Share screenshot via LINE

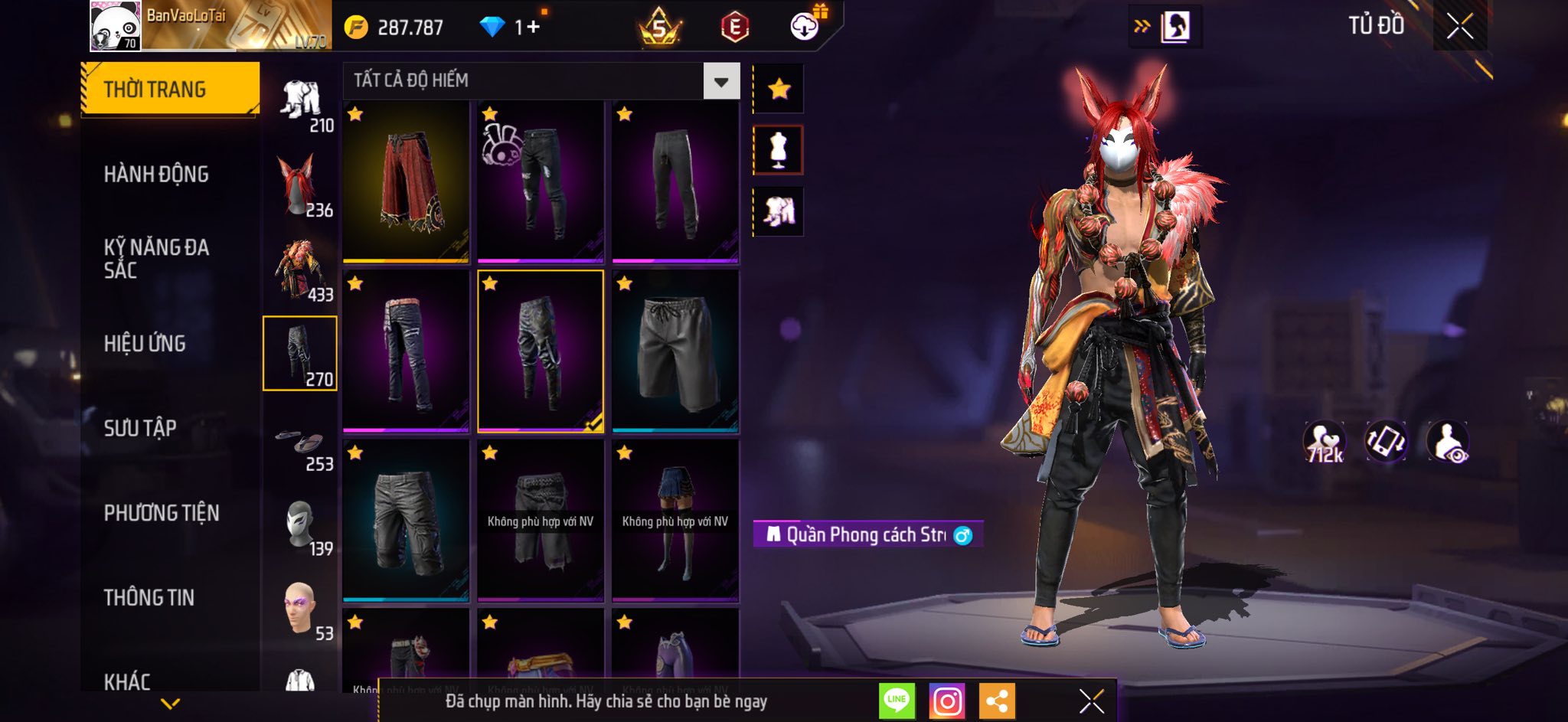coord(897,701)
